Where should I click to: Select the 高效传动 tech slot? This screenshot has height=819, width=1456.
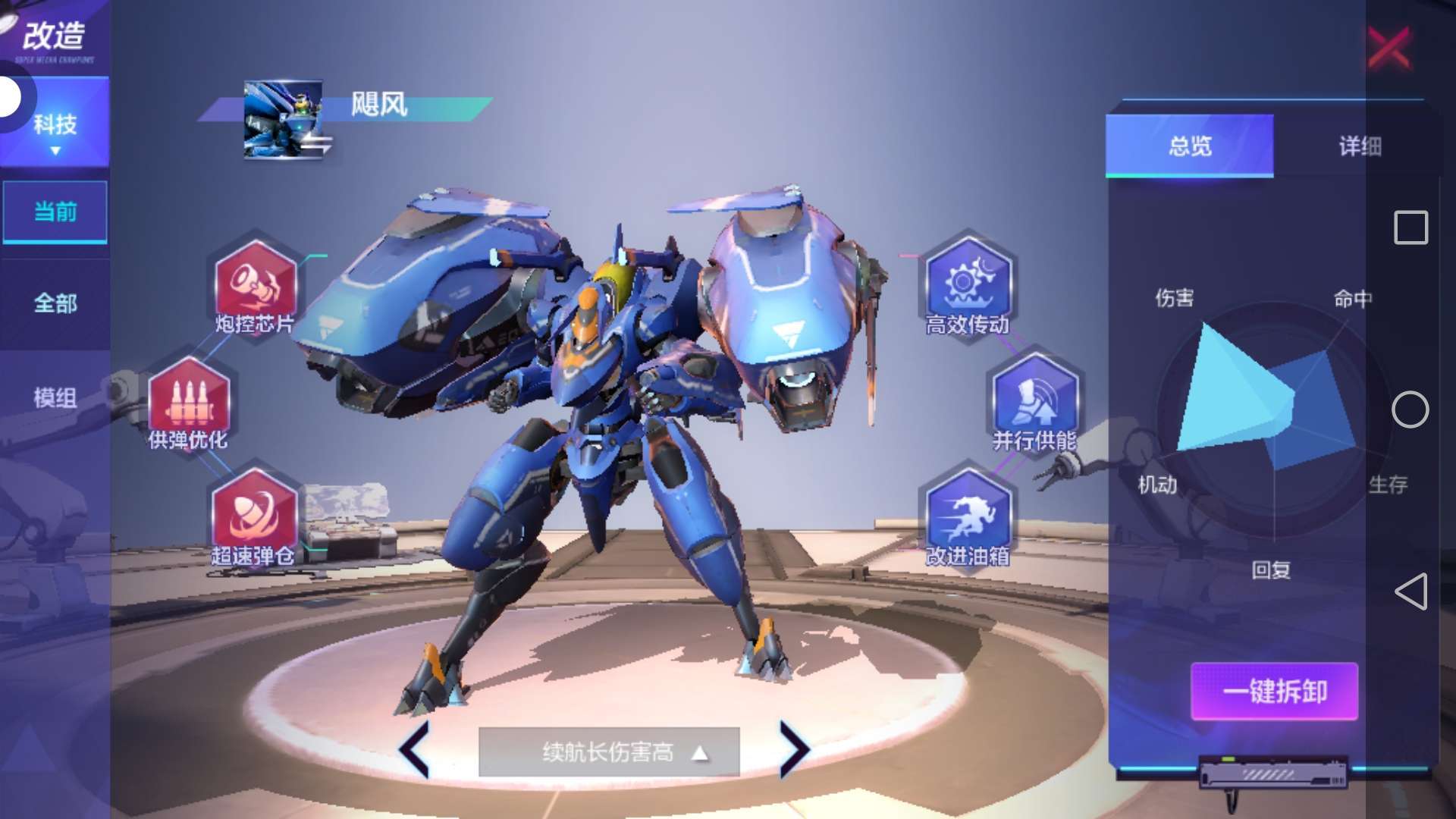[x=967, y=281]
